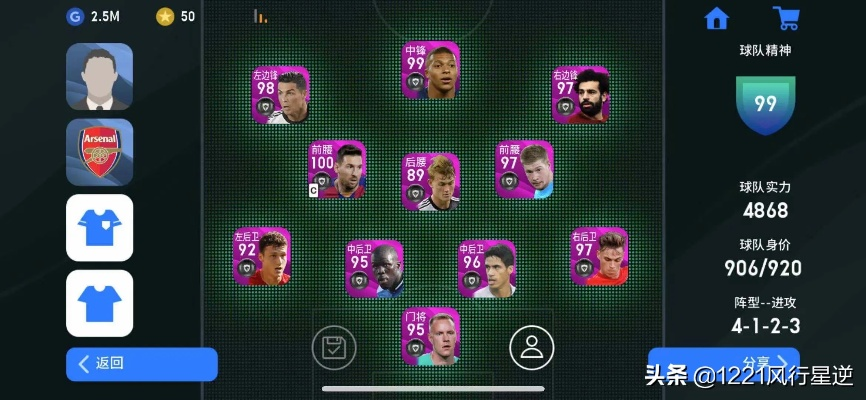
Task: Tap the 门将 95 goalkeeper card
Action: (431, 336)
